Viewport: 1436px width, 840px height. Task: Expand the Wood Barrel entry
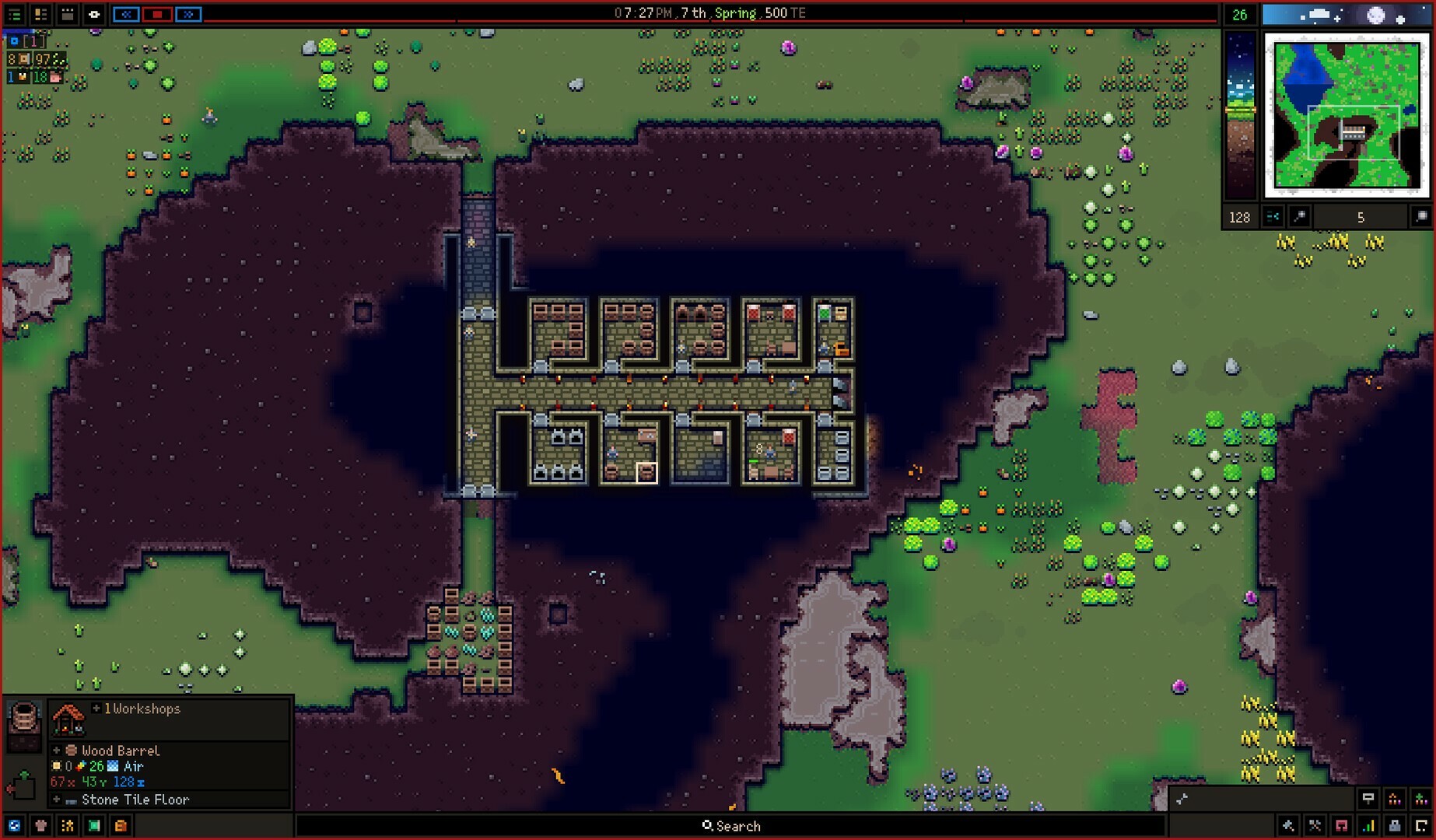click(56, 751)
